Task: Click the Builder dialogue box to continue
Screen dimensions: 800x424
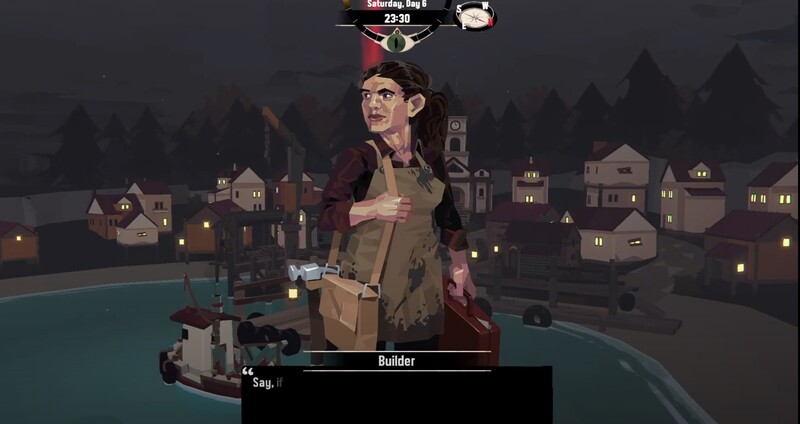Action: point(397,393)
